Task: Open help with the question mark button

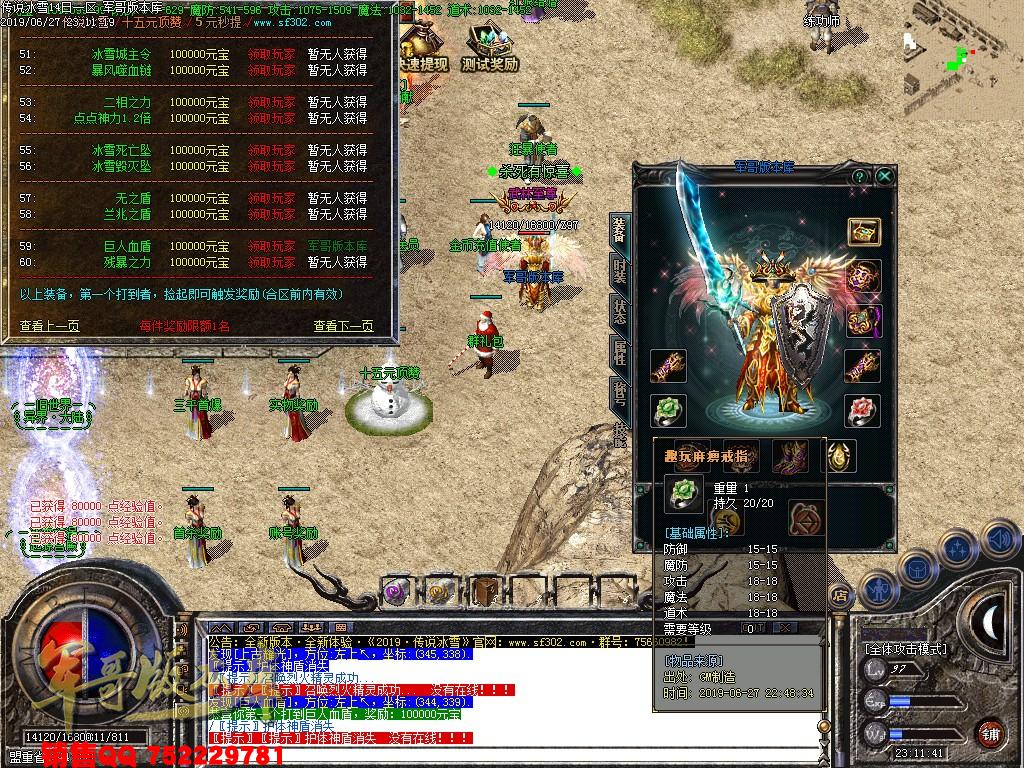Action: tap(859, 176)
